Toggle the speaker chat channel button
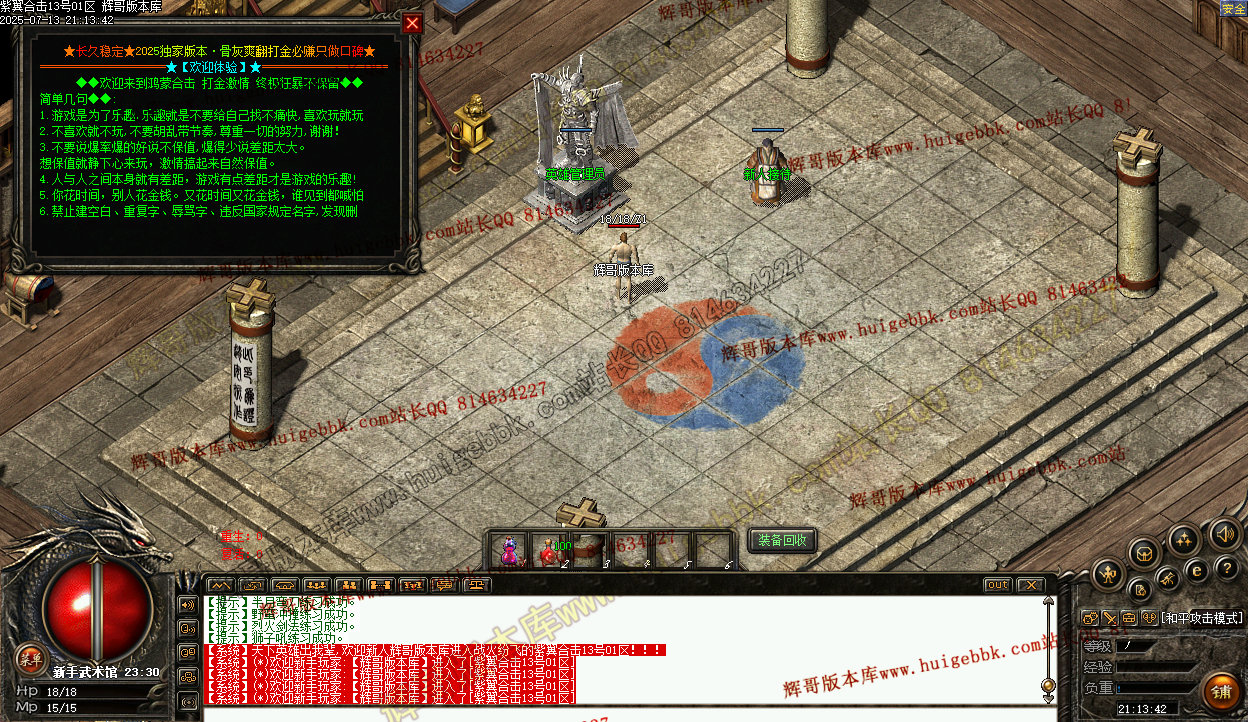Screen dimensions: 1248x722 coord(187,605)
